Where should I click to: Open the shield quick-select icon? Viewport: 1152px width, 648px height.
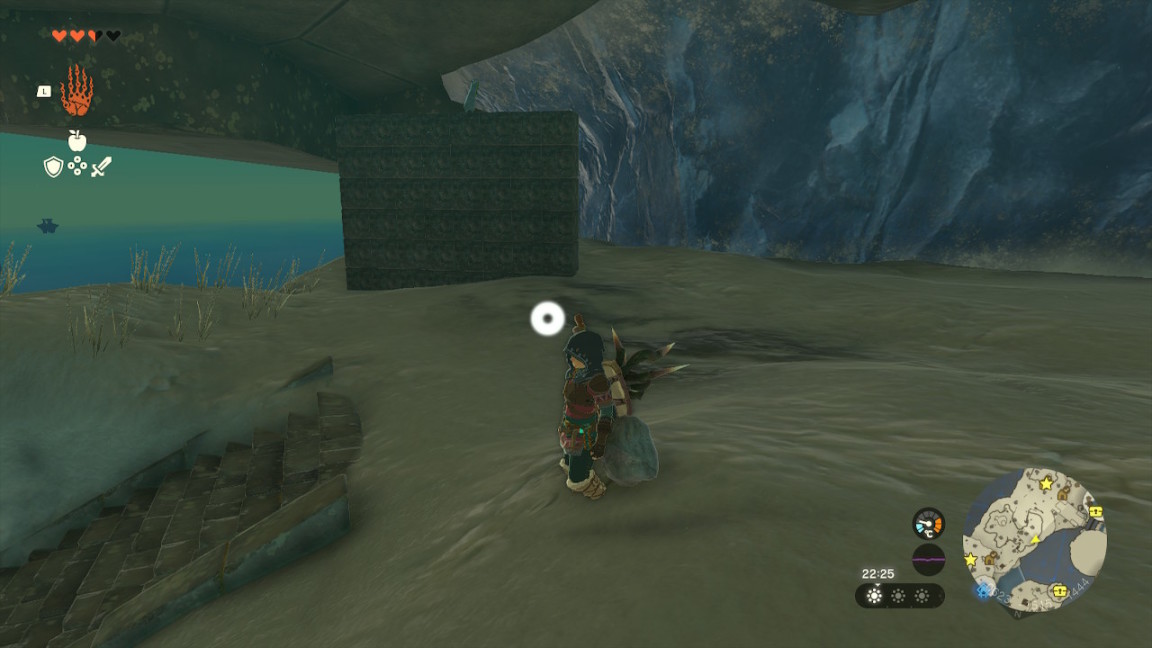click(x=53, y=167)
